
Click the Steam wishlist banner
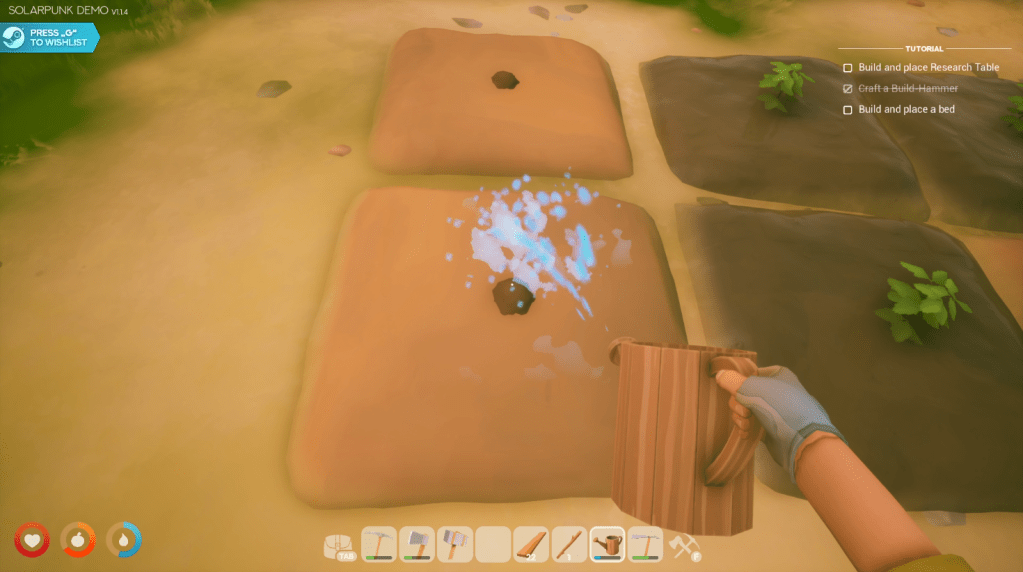(50, 38)
